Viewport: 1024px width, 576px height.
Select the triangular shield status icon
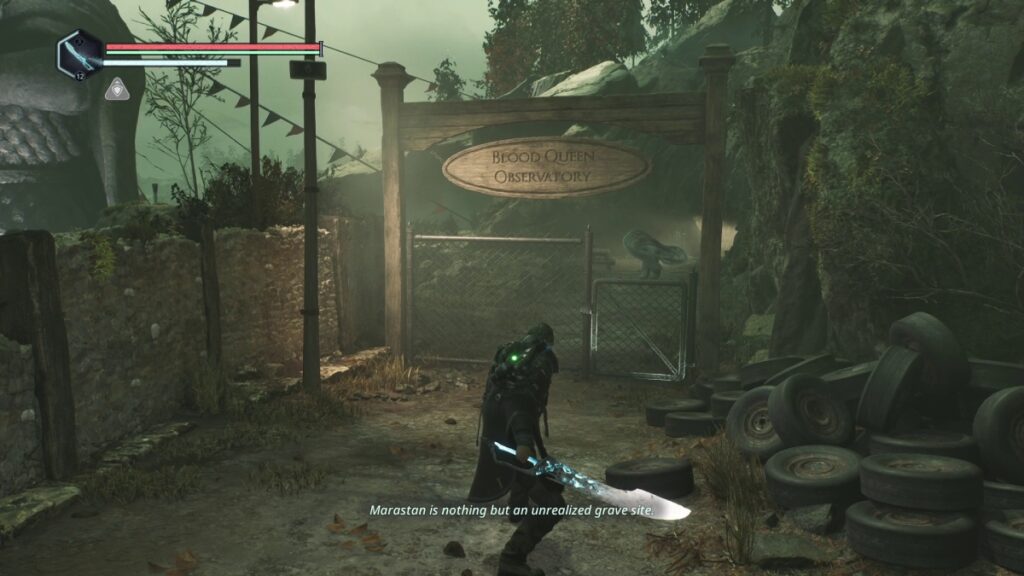pyautogui.click(x=116, y=90)
